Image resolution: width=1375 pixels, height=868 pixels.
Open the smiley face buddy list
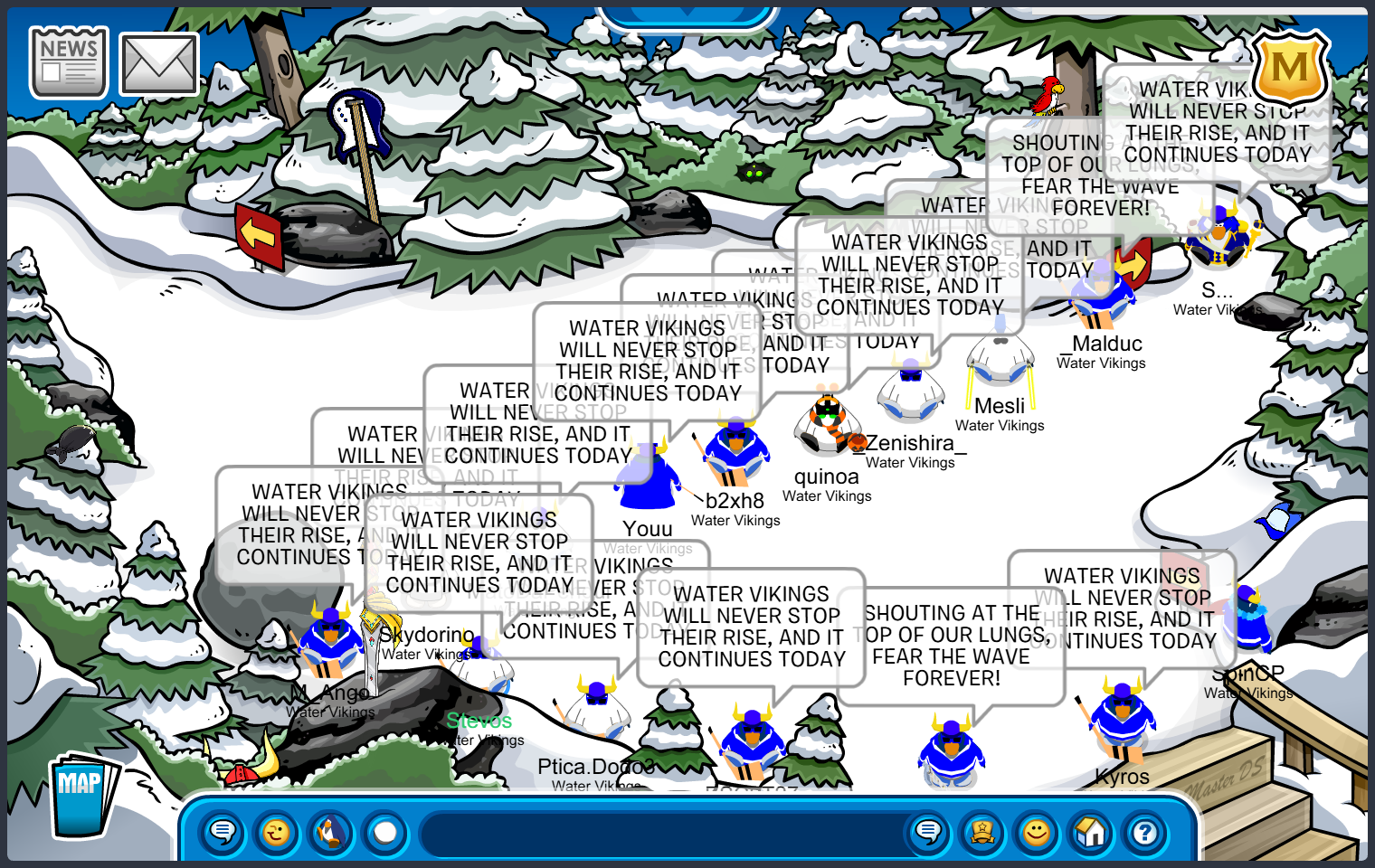pos(1037,831)
